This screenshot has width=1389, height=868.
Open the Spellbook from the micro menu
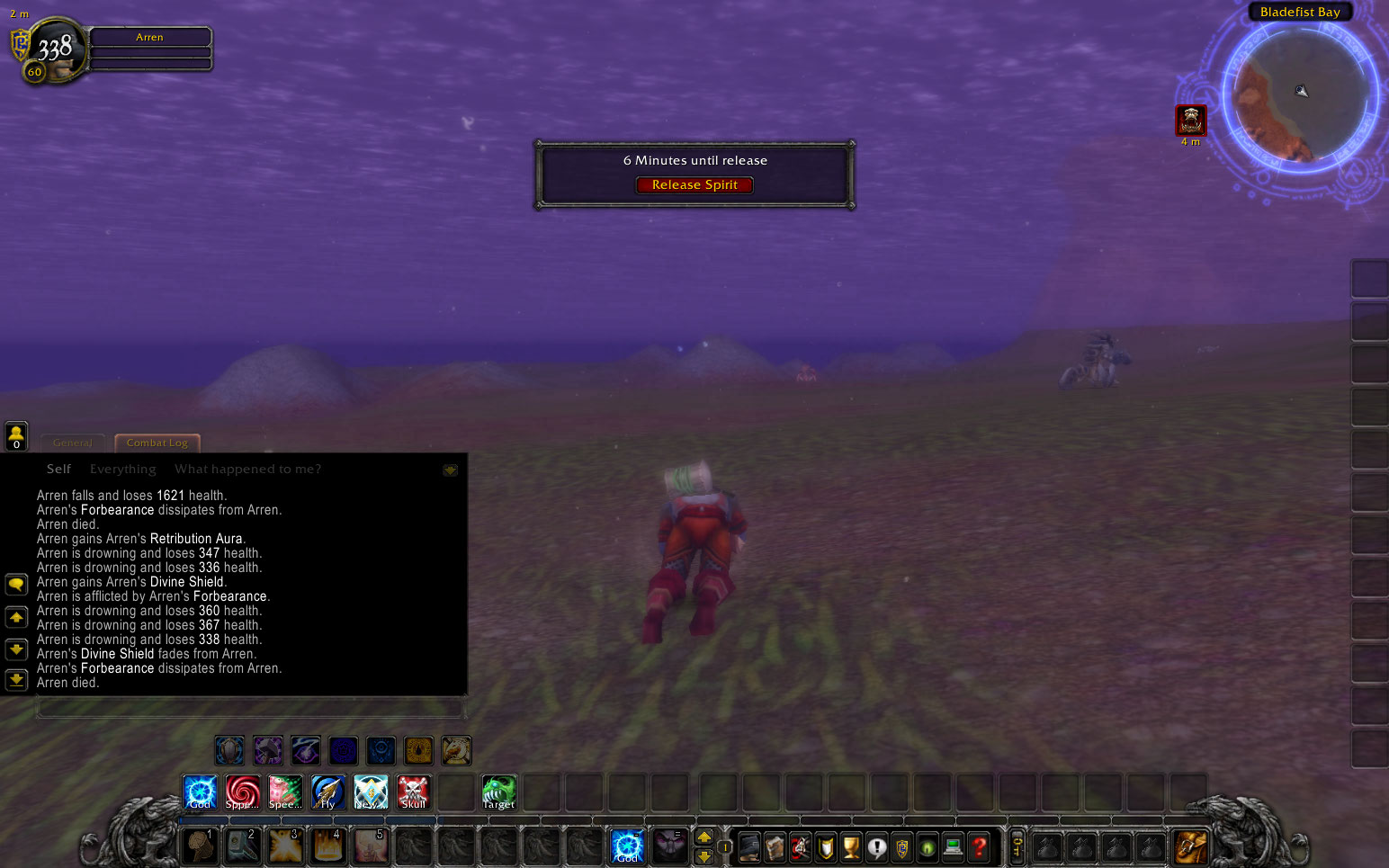pyautogui.click(x=775, y=846)
